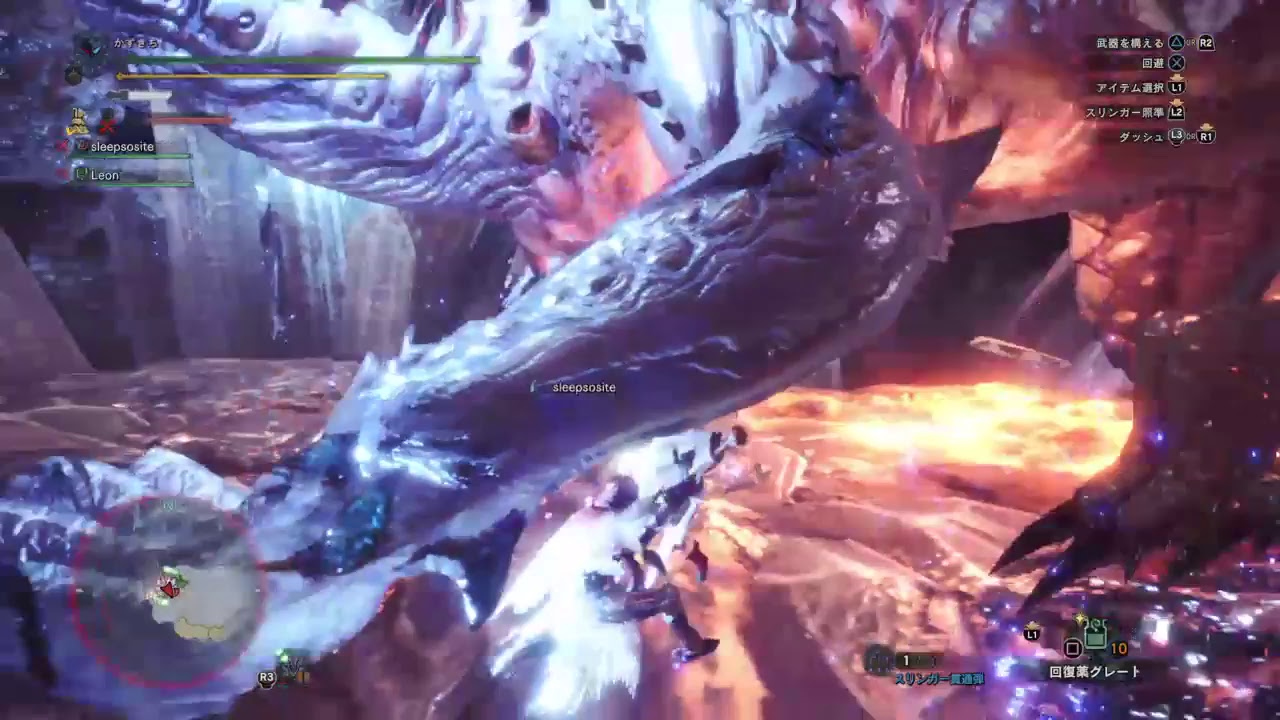Click かずきち's green health bar
Viewport: 1280px width, 720px height.
[300, 59]
